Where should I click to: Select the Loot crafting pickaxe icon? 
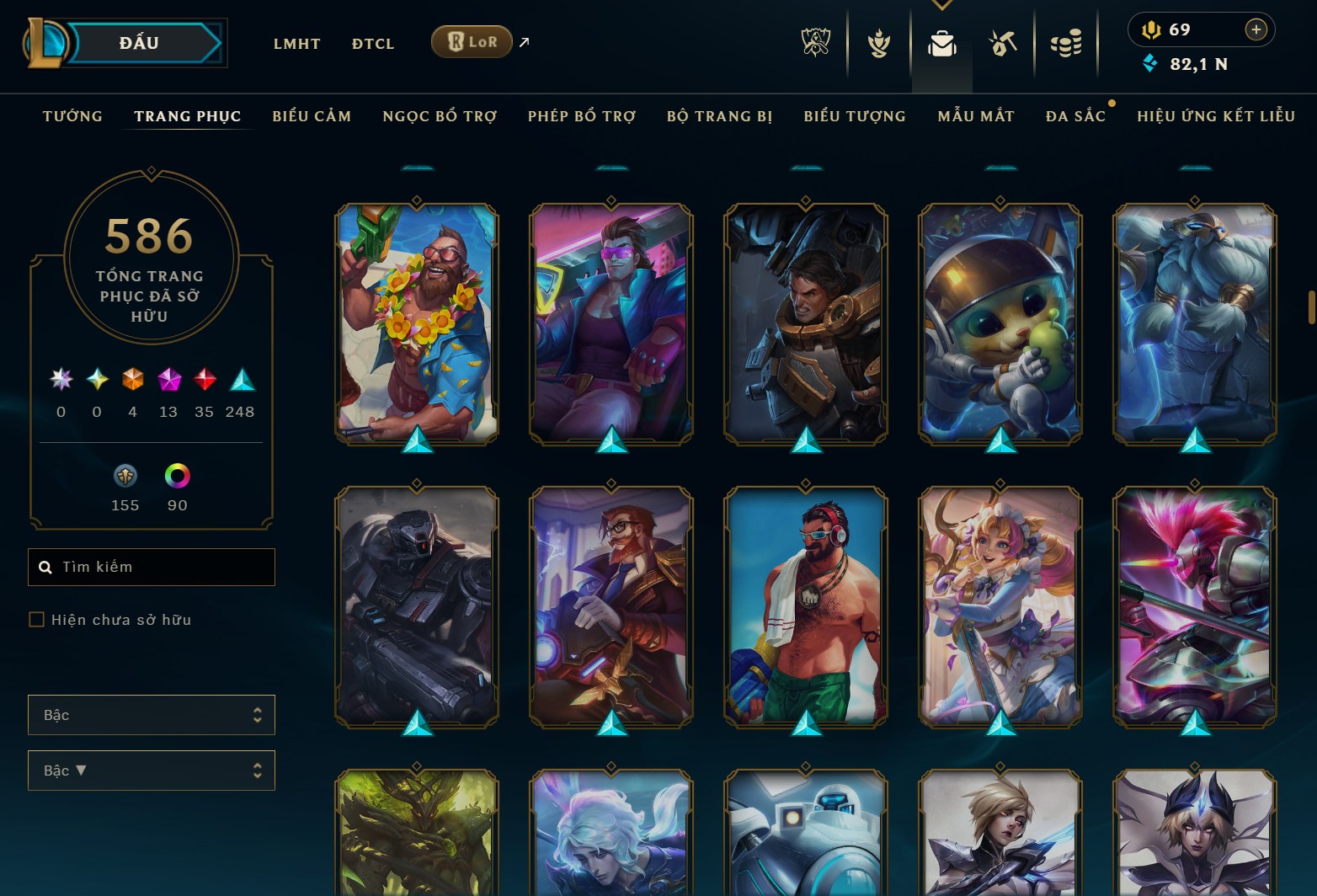pos(1004,44)
